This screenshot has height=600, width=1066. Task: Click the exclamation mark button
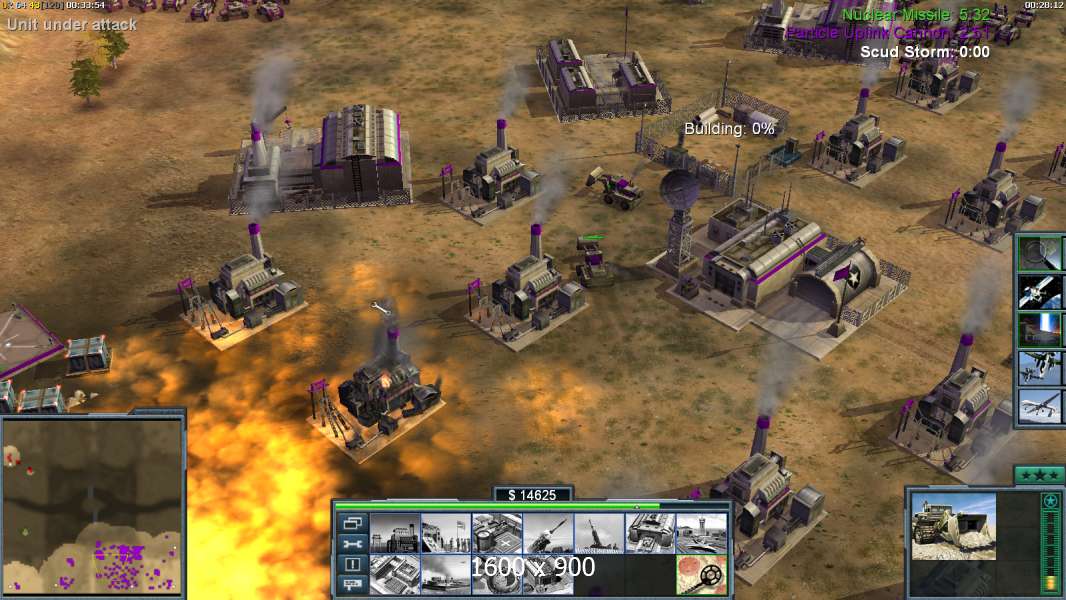click(x=352, y=565)
